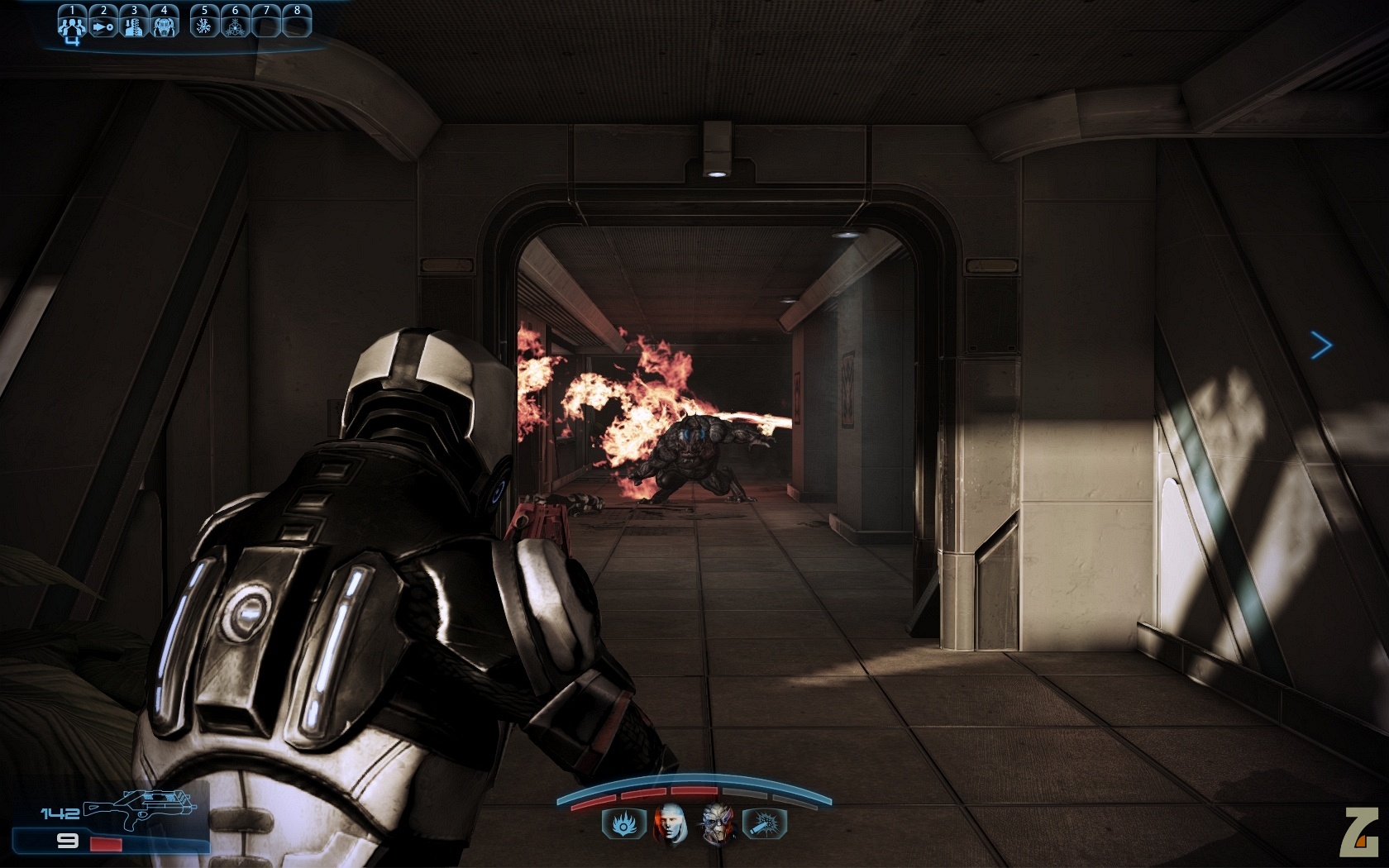Trigger the armored mask power in slot 4
Image resolution: width=1389 pixels, height=868 pixels.
164,26
